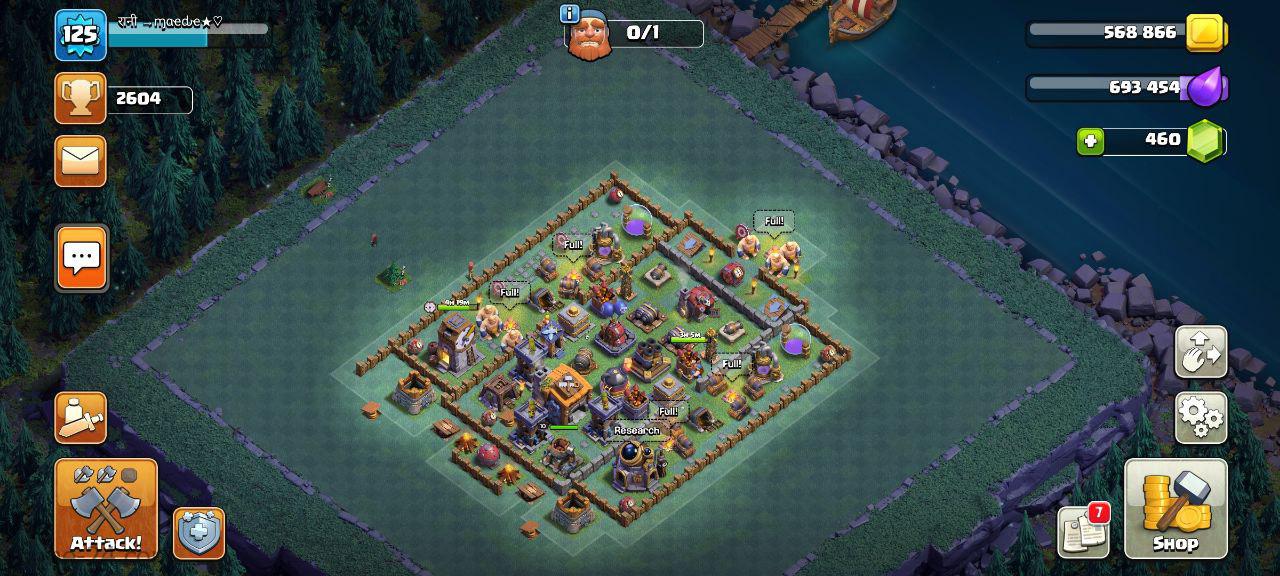Check the mail envelope inbox
The height and width of the screenshot is (576, 1280).
coord(80,161)
